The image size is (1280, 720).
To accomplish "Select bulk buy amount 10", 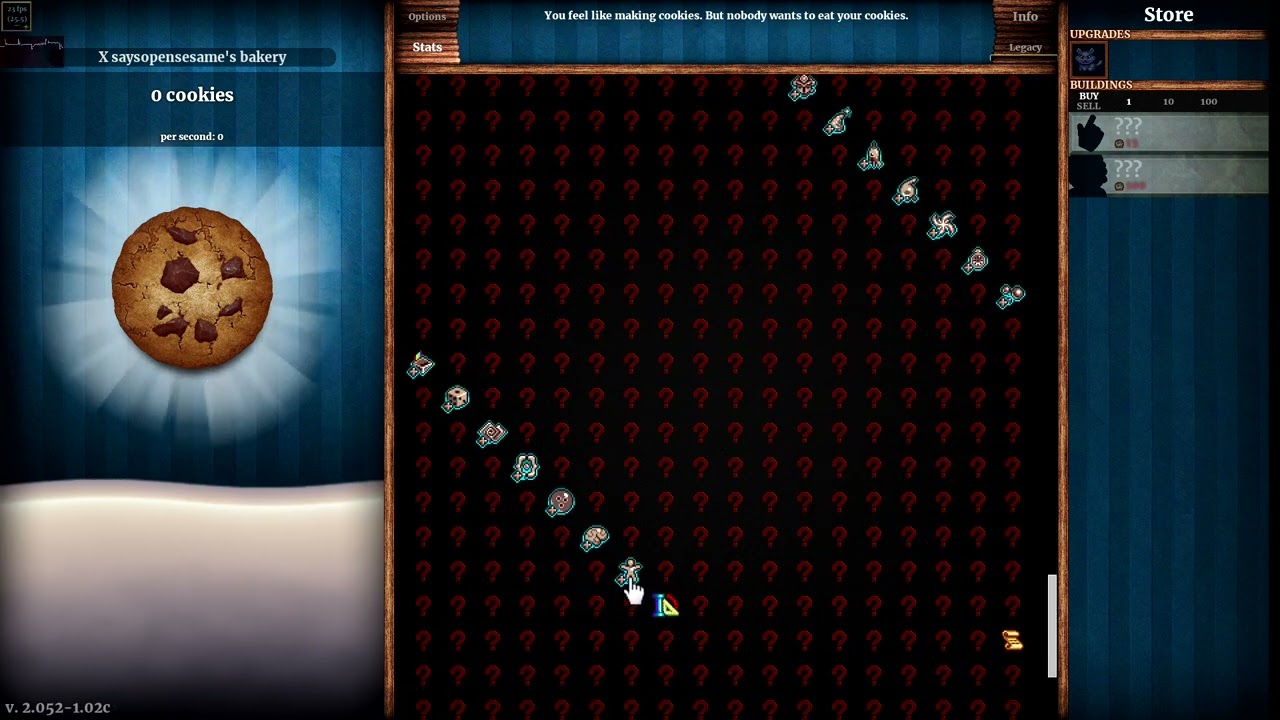I will tap(1169, 101).
